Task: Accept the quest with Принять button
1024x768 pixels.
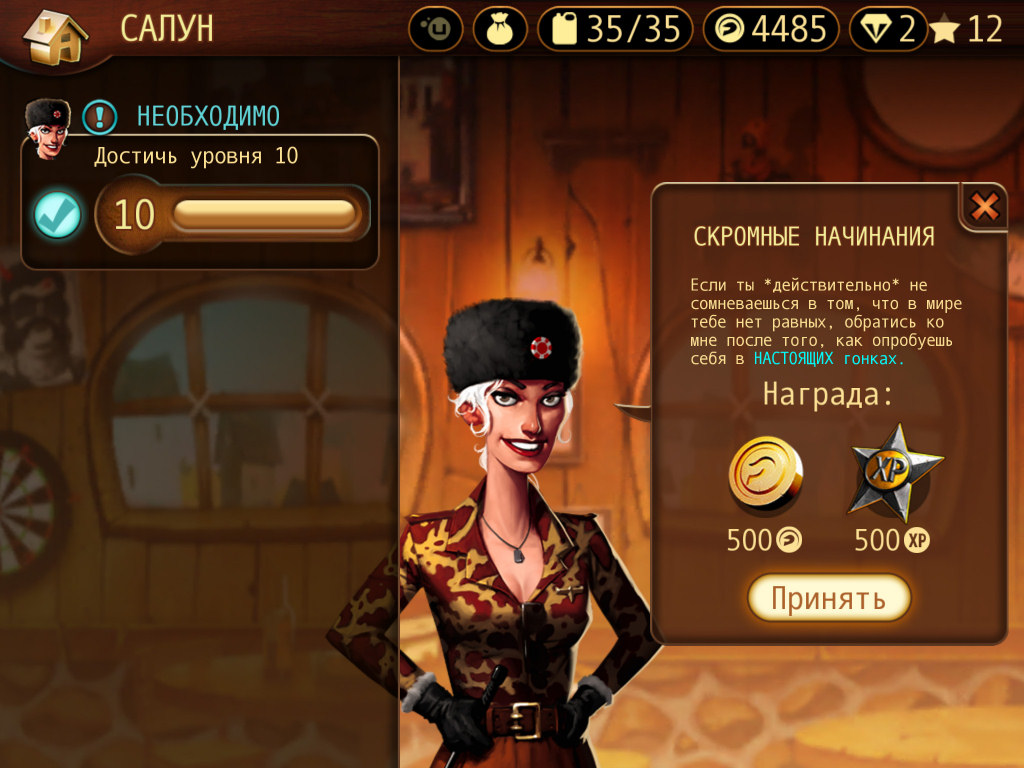Action: pos(829,598)
